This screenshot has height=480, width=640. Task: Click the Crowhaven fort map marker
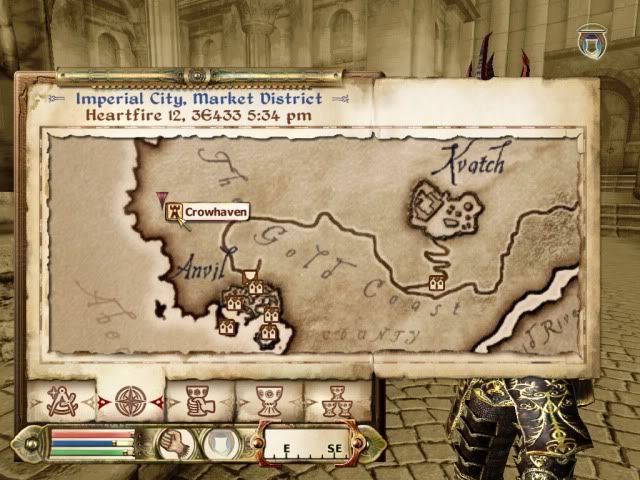175,212
